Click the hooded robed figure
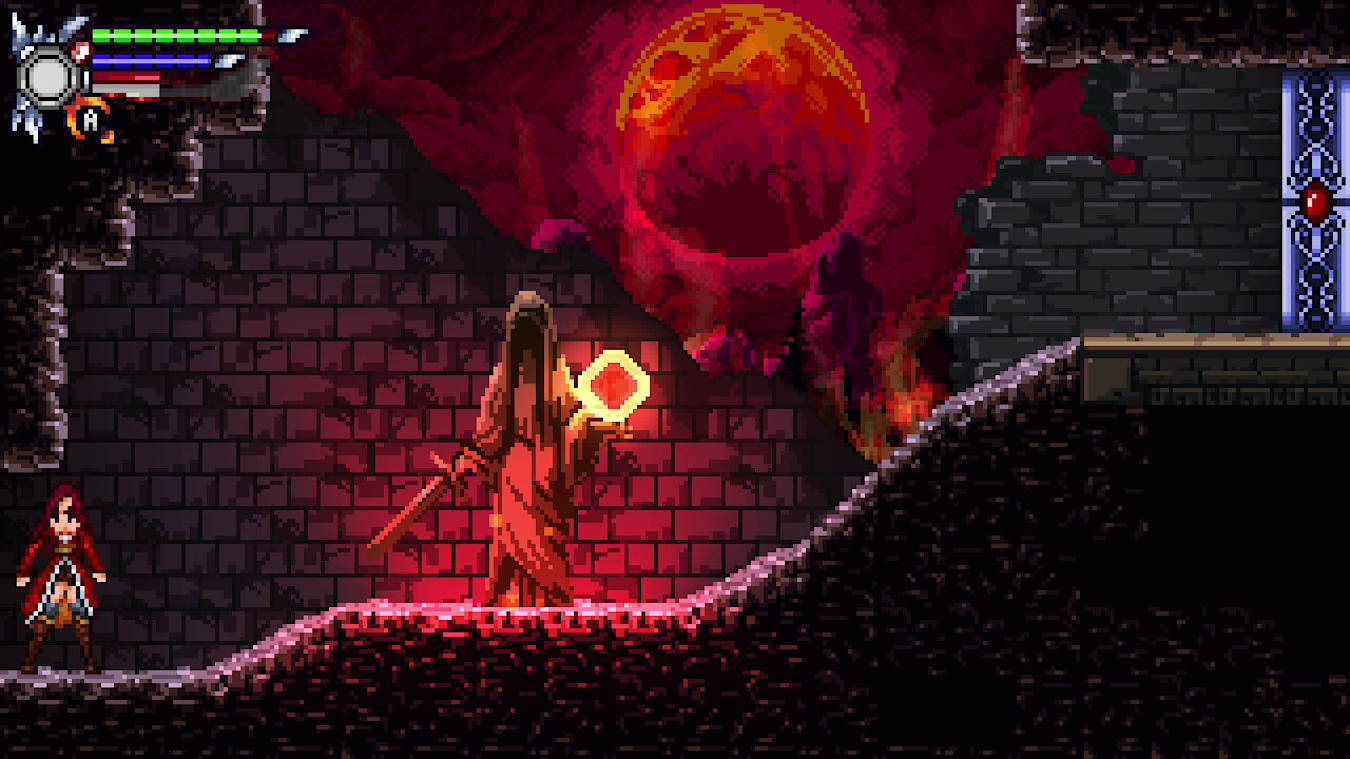Viewport: 1350px width, 759px height. click(x=525, y=450)
